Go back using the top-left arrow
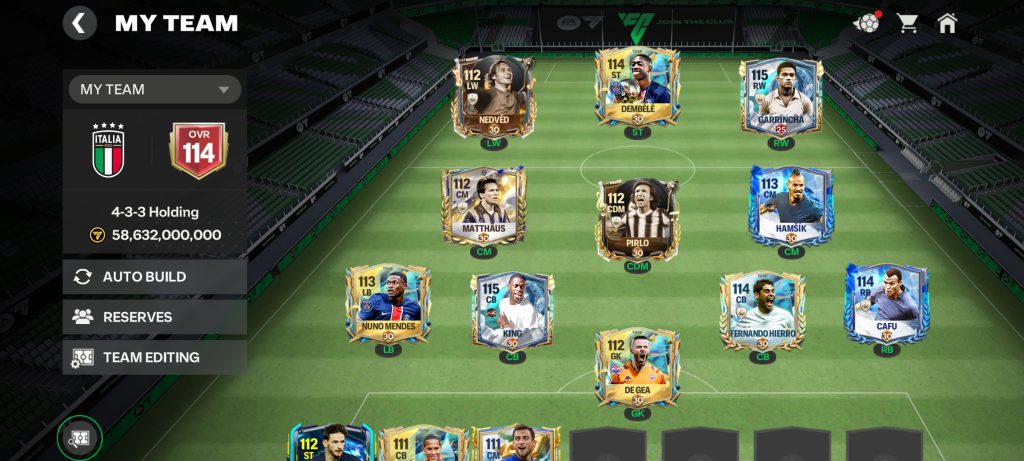The height and width of the screenshot is (461, 1024). pyautogui.click(x=80, y=22)
